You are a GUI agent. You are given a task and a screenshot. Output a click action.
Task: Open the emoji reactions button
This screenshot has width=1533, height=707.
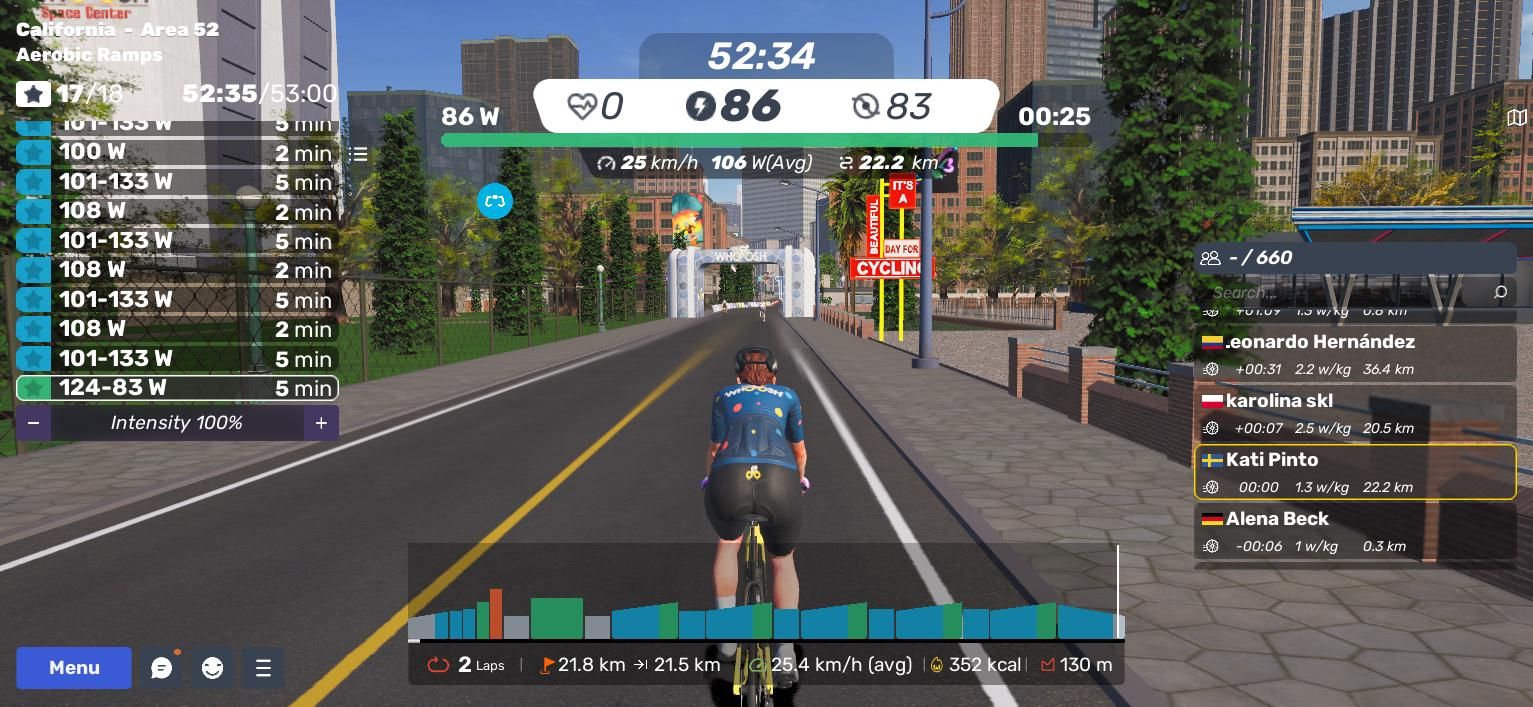(212, 668)
